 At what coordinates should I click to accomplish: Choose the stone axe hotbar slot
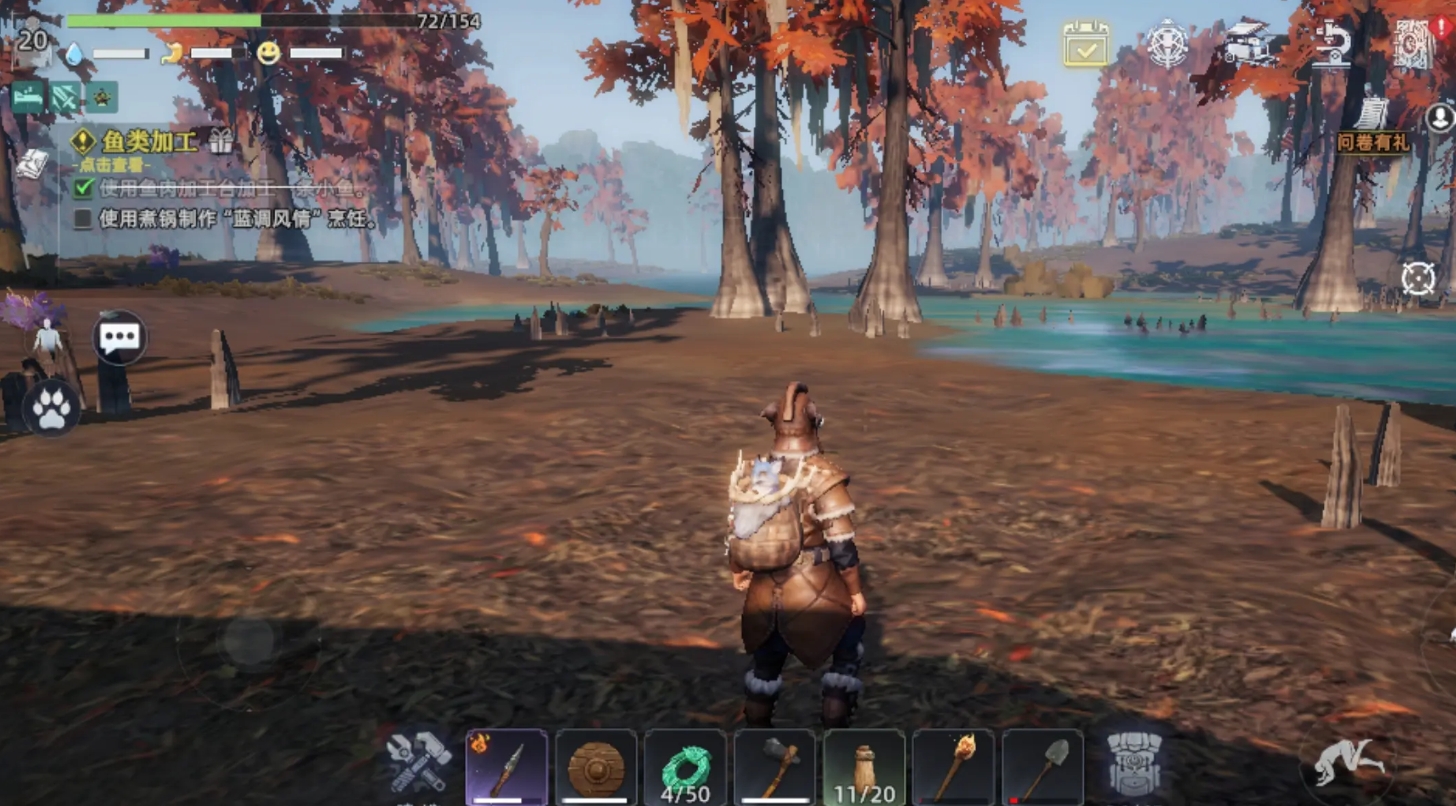click(x=775, y=767)
